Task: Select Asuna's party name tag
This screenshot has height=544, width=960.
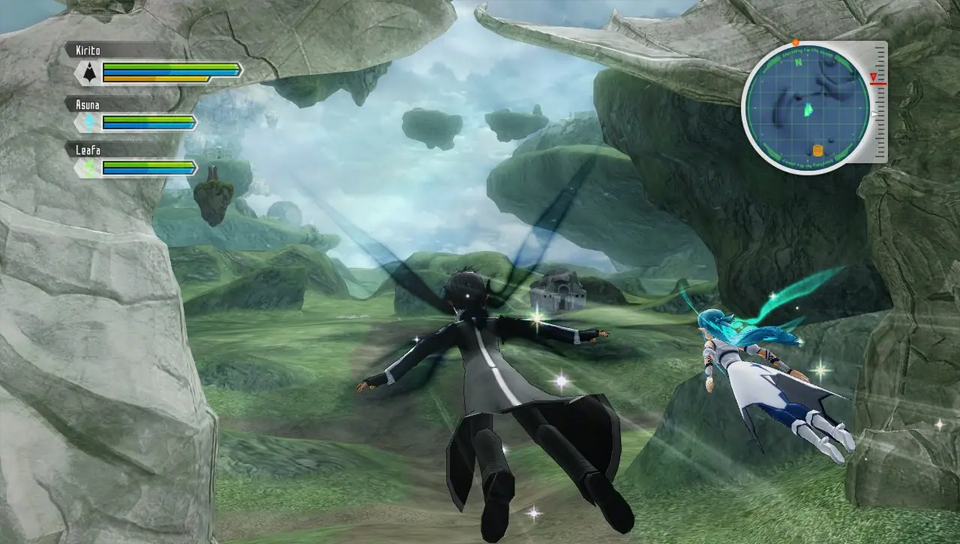Action: (90, 102)
